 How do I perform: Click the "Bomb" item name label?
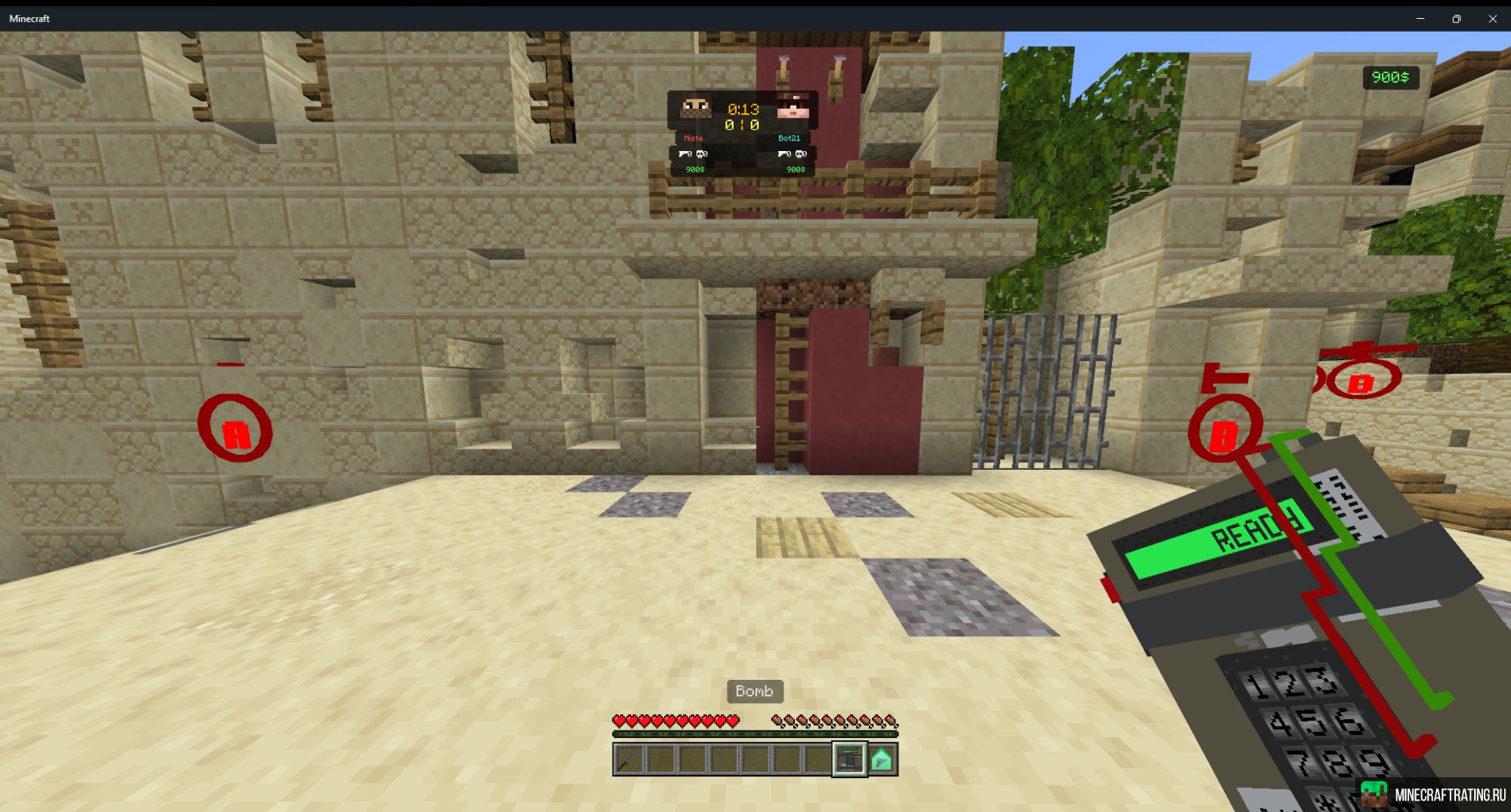click(x=754, y=691)
